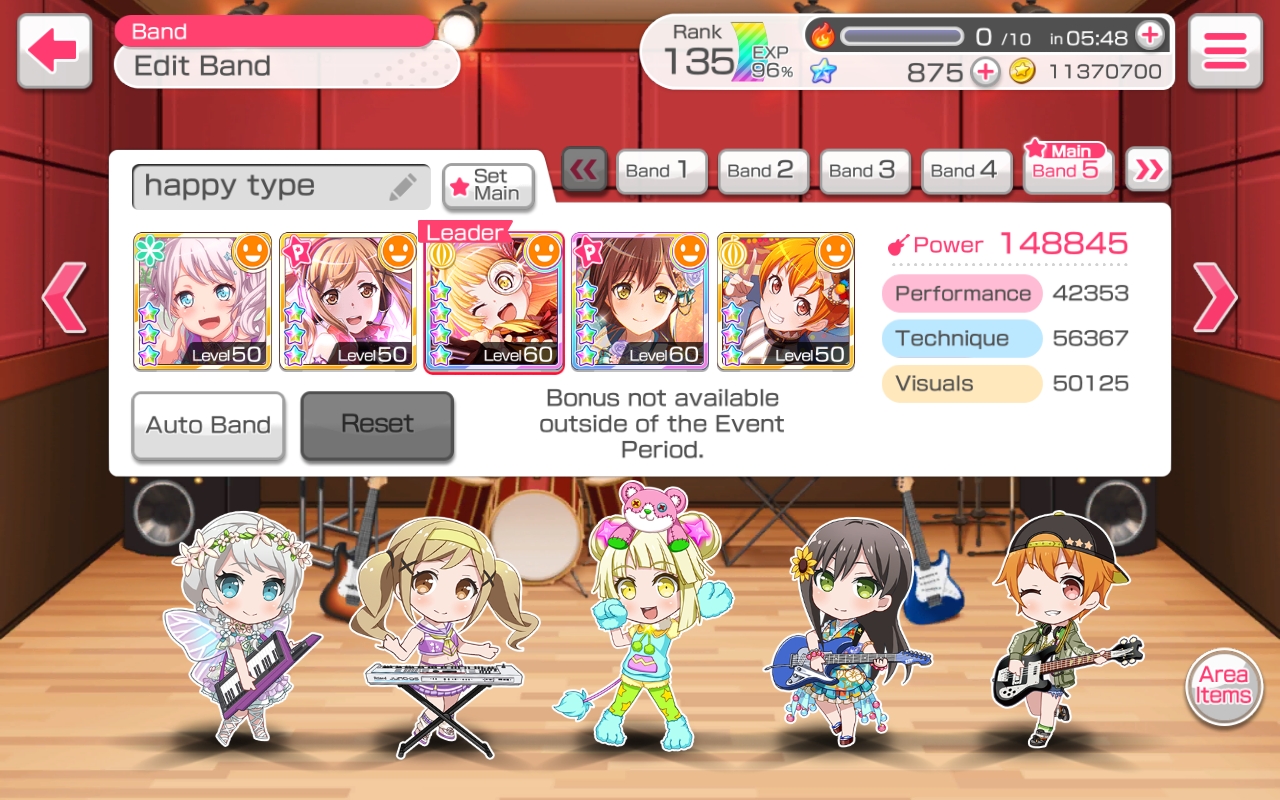The height and width of the screenshot is (800, 1280).
Task: Select the Main Band 5 tab
Action: tap(1068, 167)
